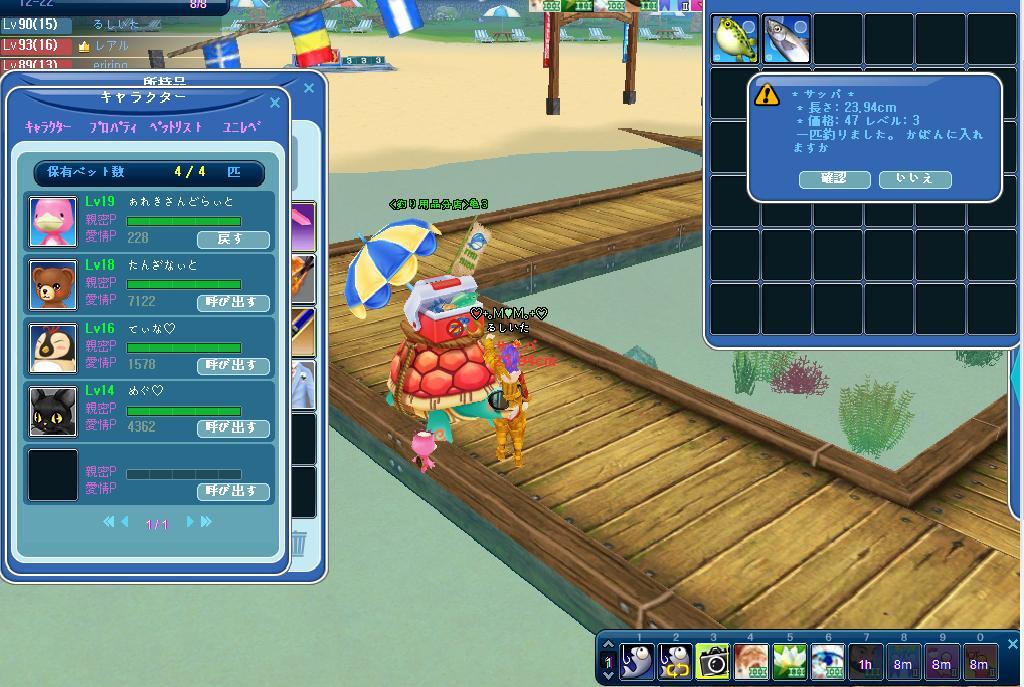Return the Lv19 pink penguin pet (戻す)
The image size is (1024, 687).
232,239
